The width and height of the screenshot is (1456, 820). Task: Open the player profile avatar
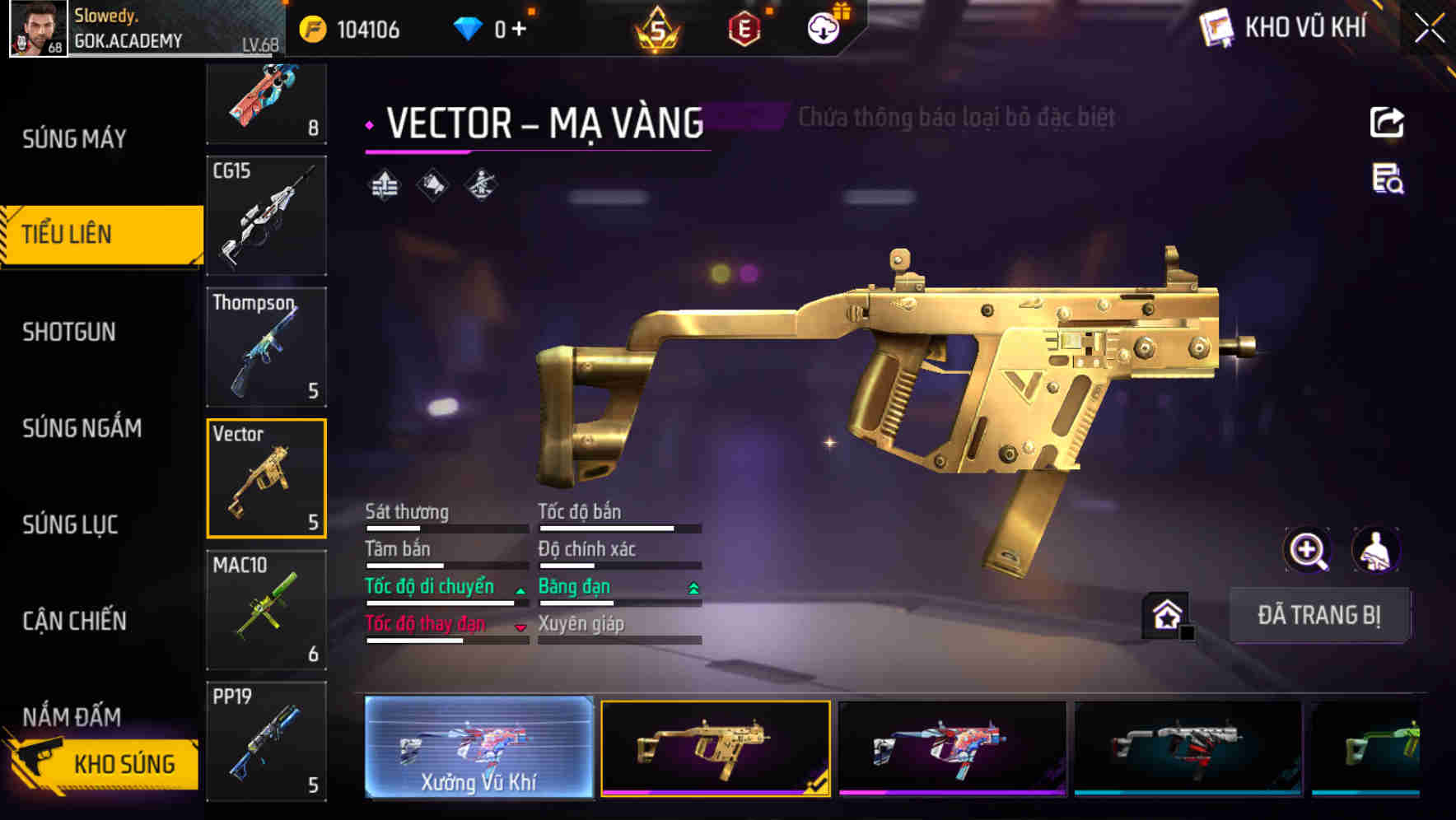tap(38, 29)
